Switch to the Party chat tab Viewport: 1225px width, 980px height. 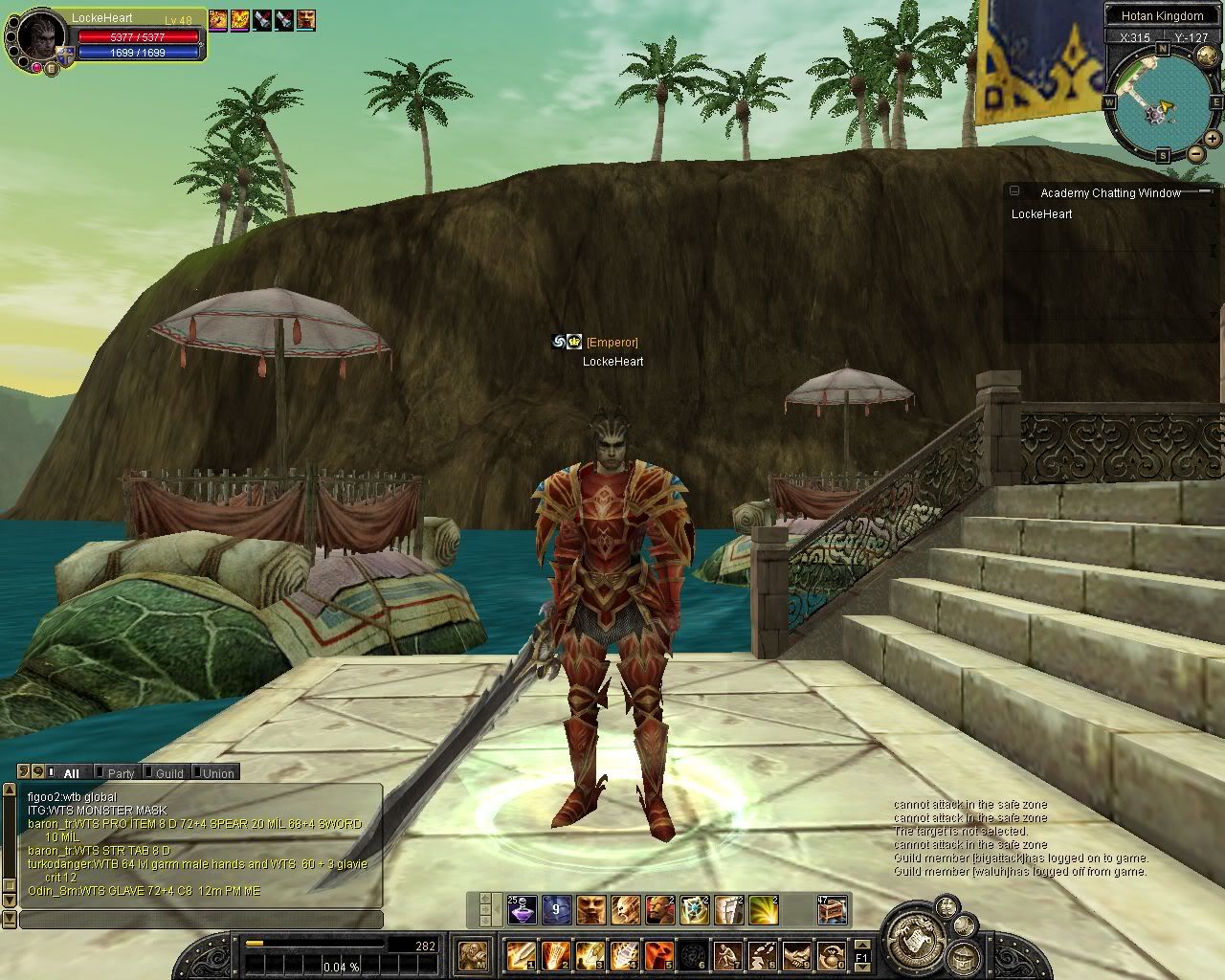[x=120, y=773]
